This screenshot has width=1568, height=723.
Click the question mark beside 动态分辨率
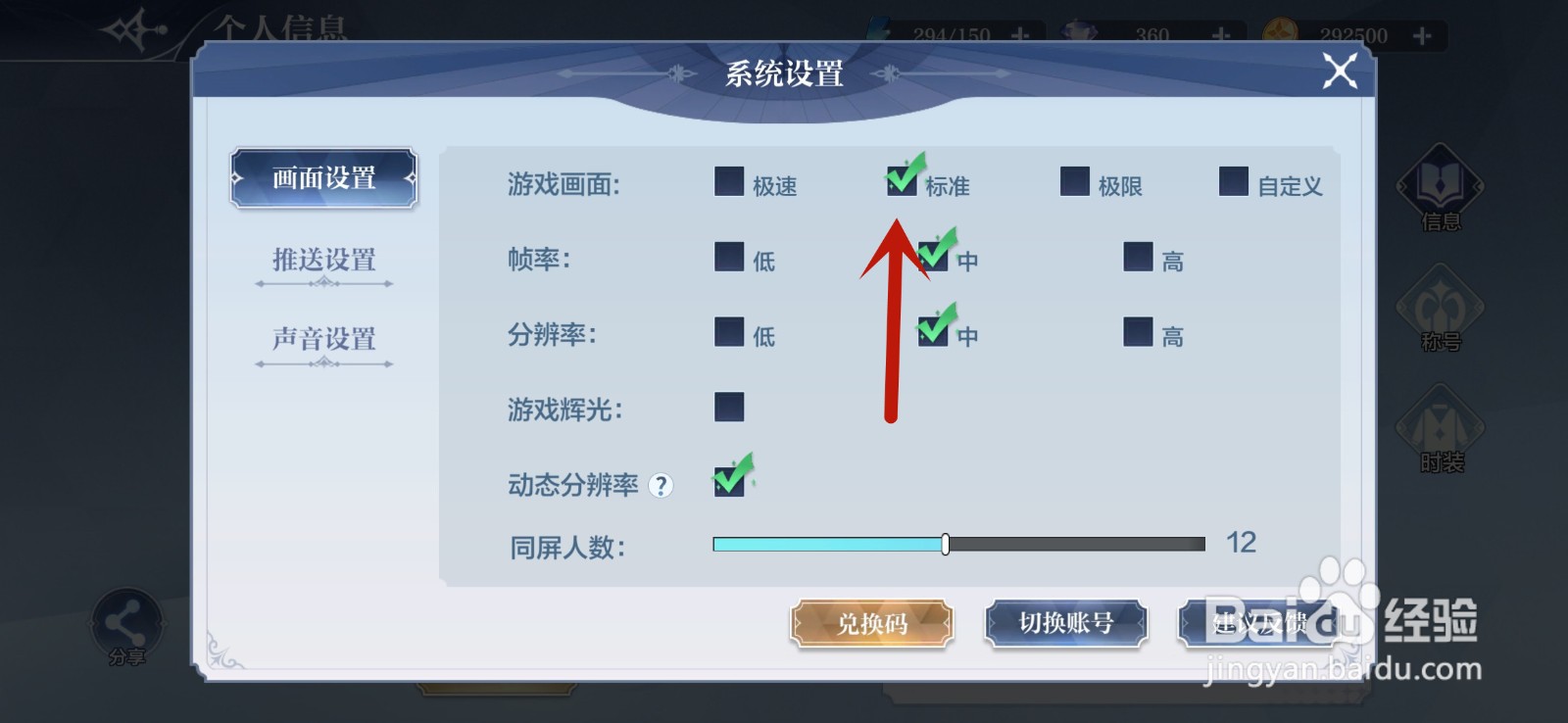662,485
